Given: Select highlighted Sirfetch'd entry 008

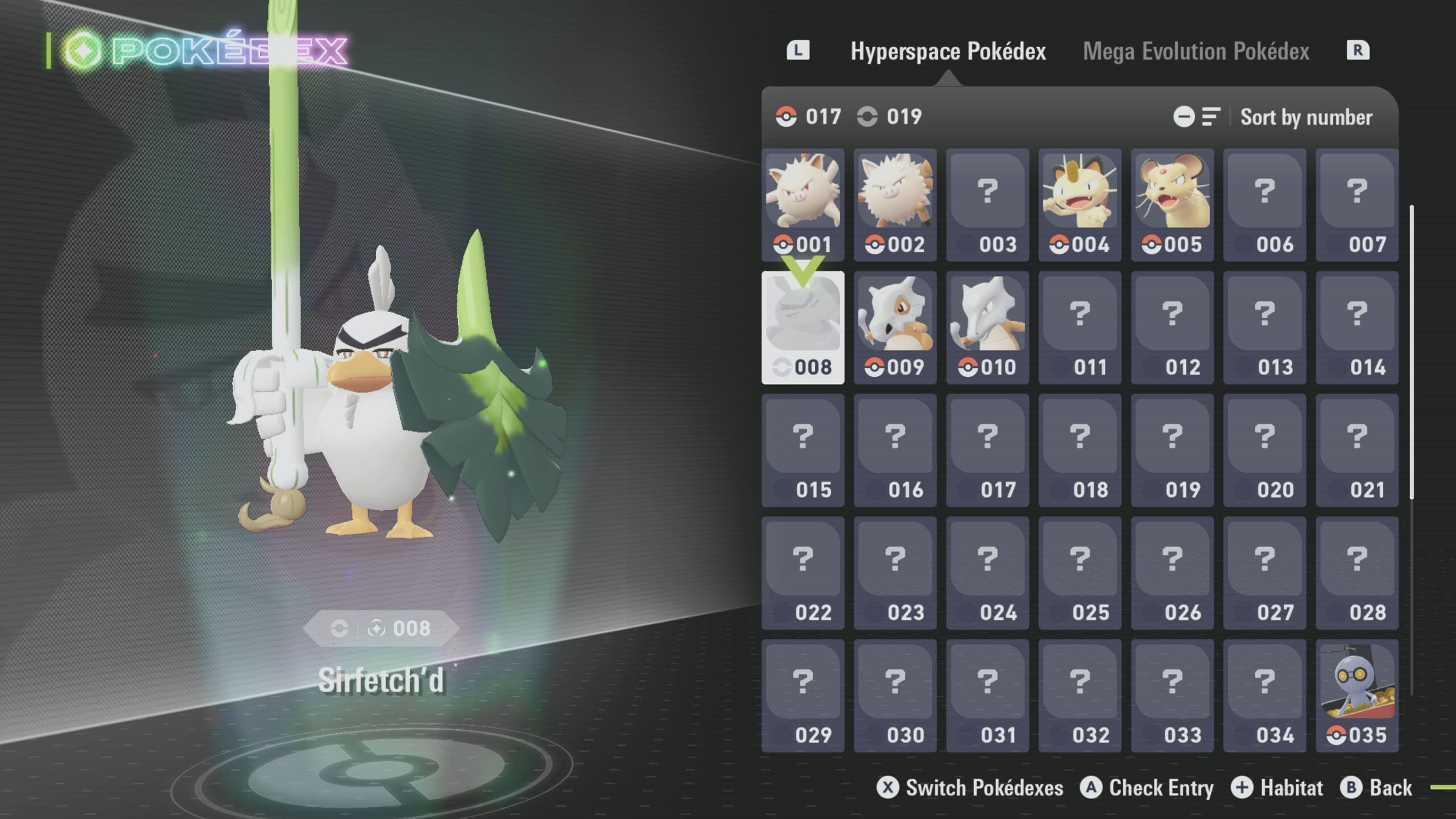Looking at the screenshot, I should (x=803, y=328).
